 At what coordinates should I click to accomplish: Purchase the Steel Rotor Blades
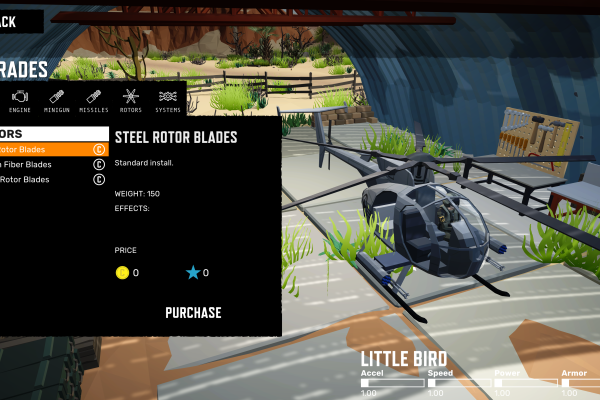[x=193, y=313]
